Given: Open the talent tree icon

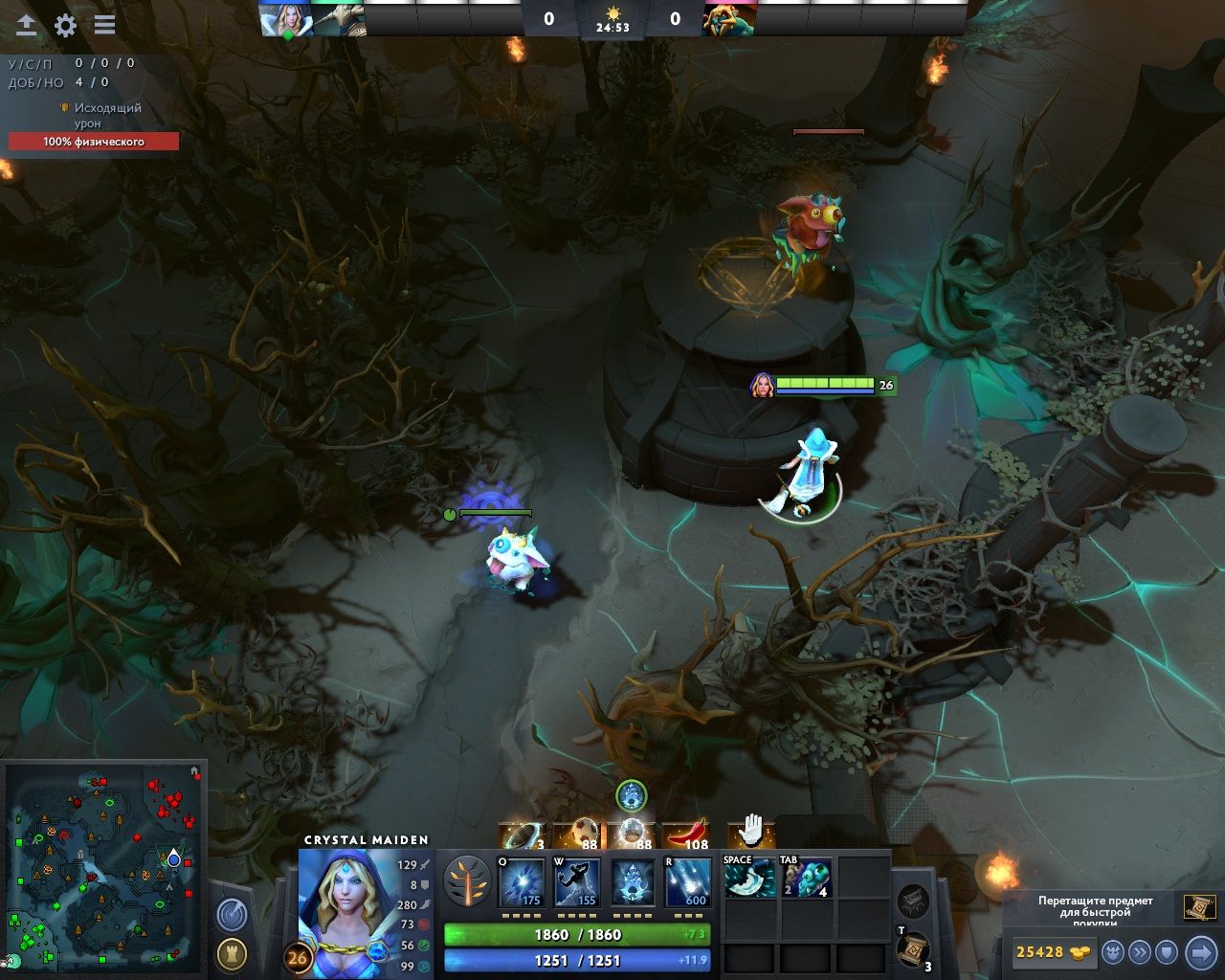Looking at the screenshot, I should pos(467,881).
